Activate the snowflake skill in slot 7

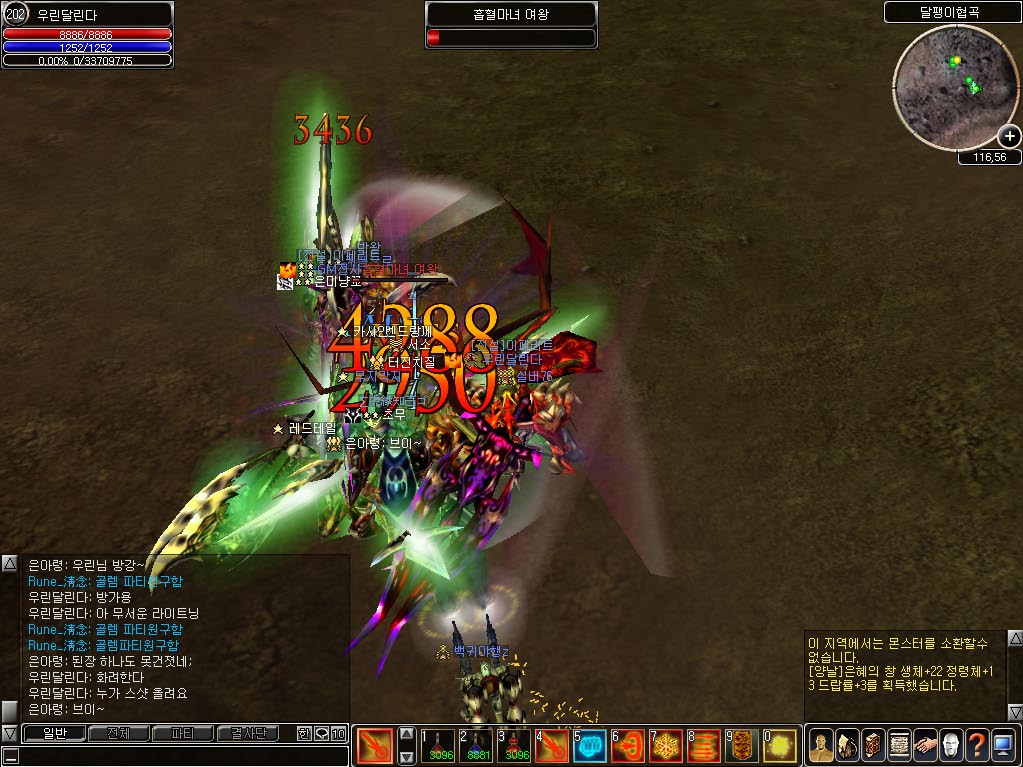click(x=666, y=745)
